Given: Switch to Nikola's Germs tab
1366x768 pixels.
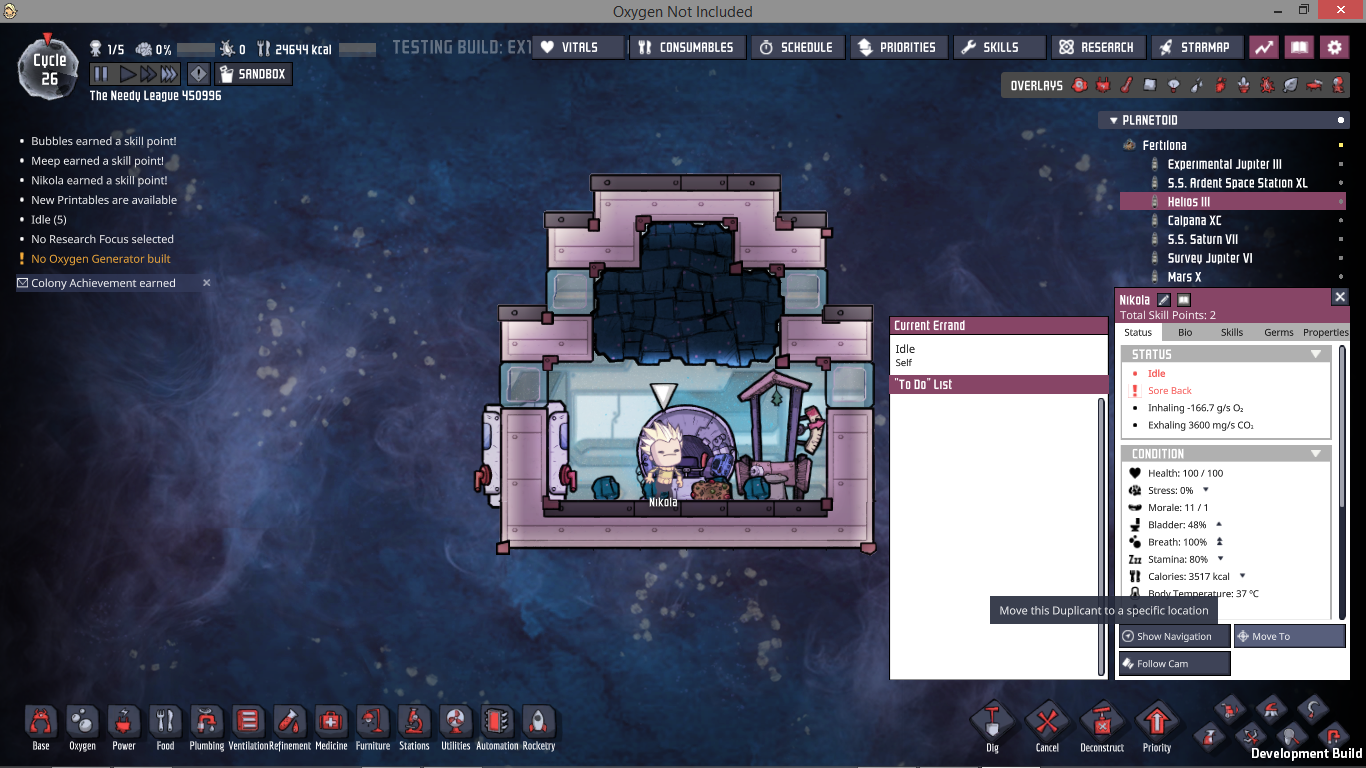Looking at the screenshot, I should tap(1279, 332).
